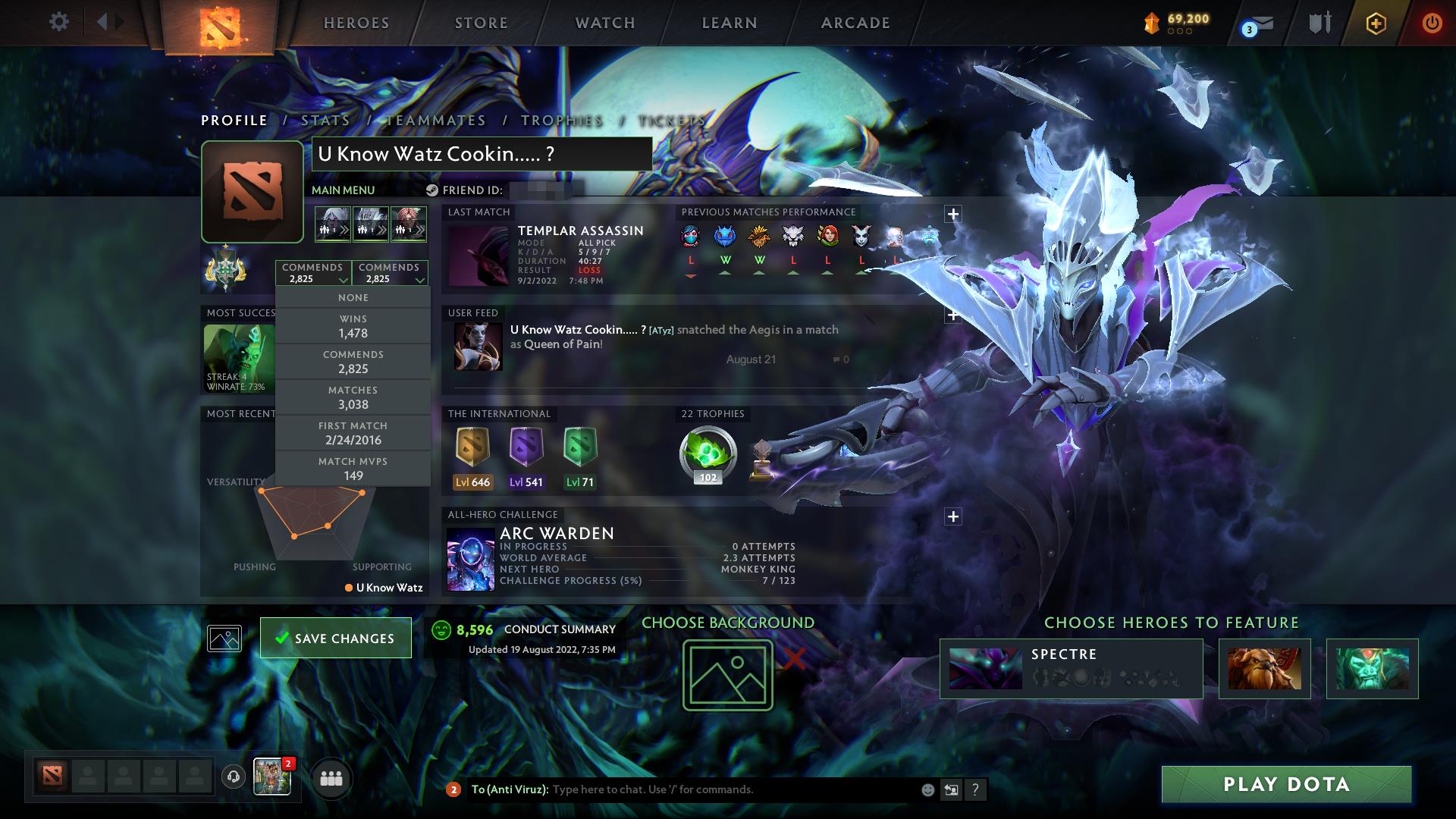Go to the Store page
Image resolution: width=1456 pixels, height=819 pixels.
click(481, 23)
